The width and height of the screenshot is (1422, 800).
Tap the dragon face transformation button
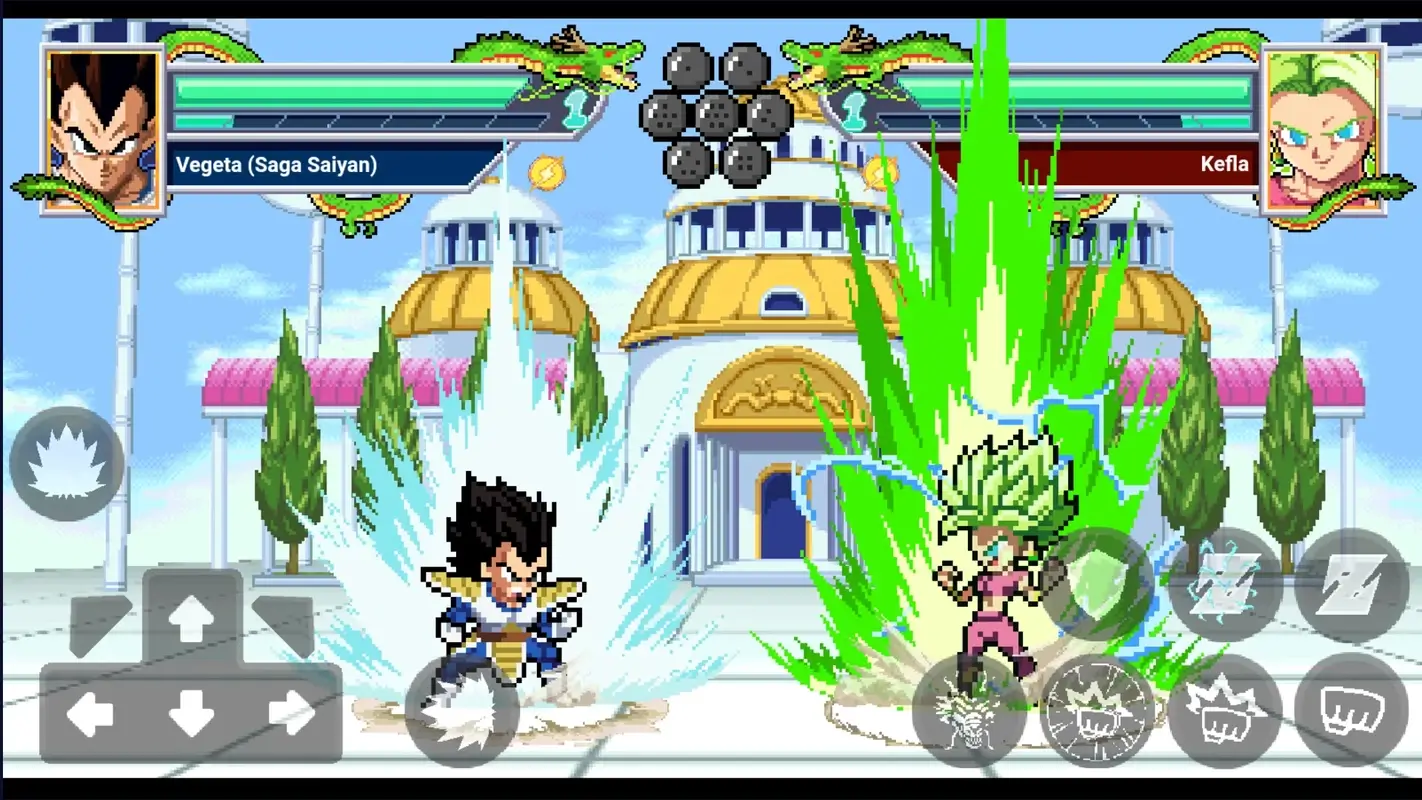(x=968, y=712)
